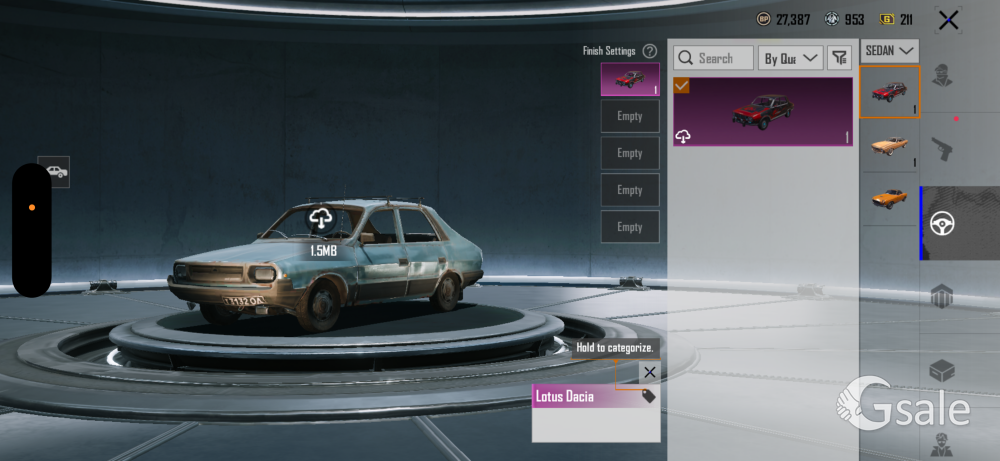The width and height of the screenshot is (1000, 461).
Task: Download the 1.5MB vehicle skin
Action: point(321,217)
